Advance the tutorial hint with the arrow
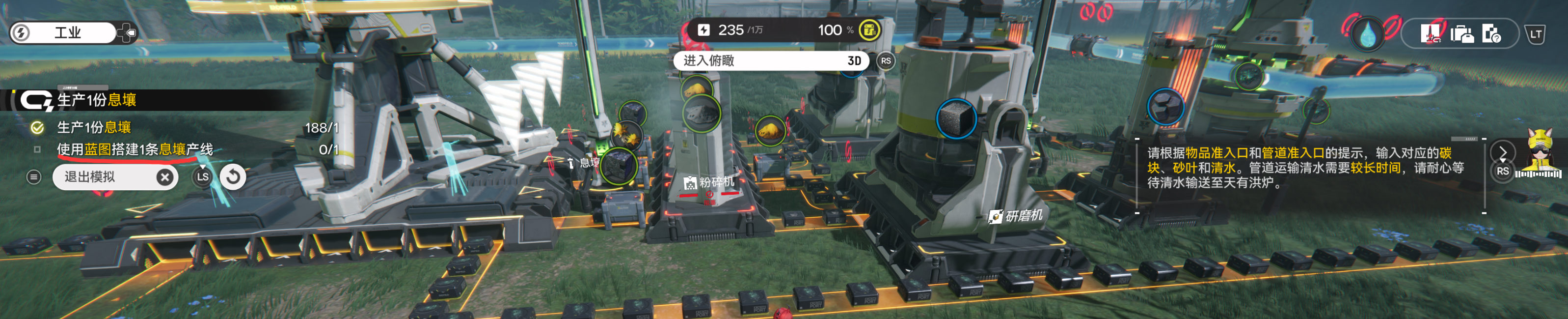This screenshot has height=319, width=1568. point(1503,152)
